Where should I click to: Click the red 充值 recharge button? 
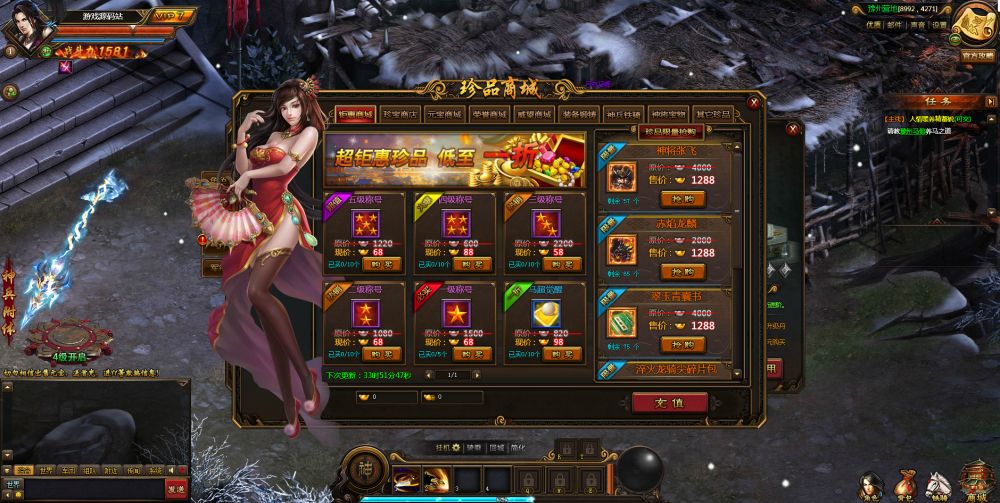669,401
